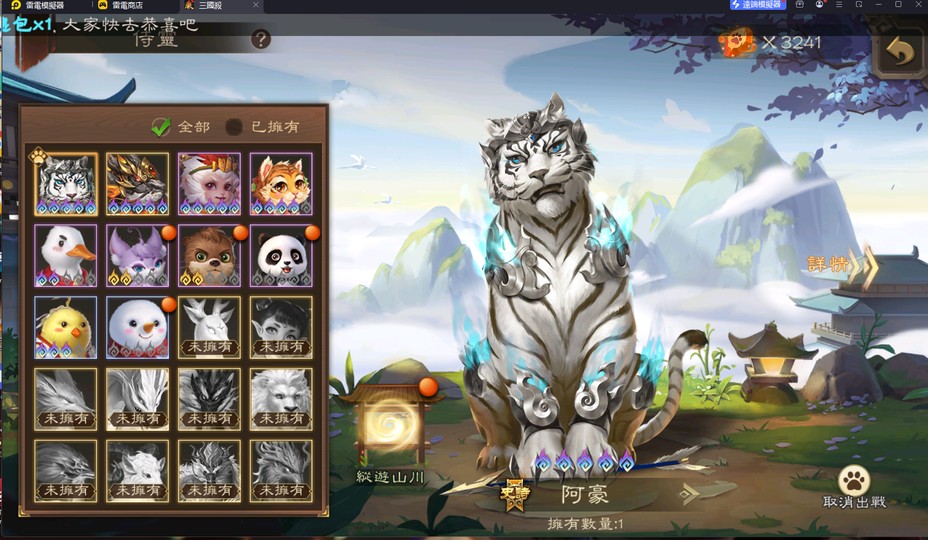Choose the white-haired monkey pet portrait

[209, 184]
